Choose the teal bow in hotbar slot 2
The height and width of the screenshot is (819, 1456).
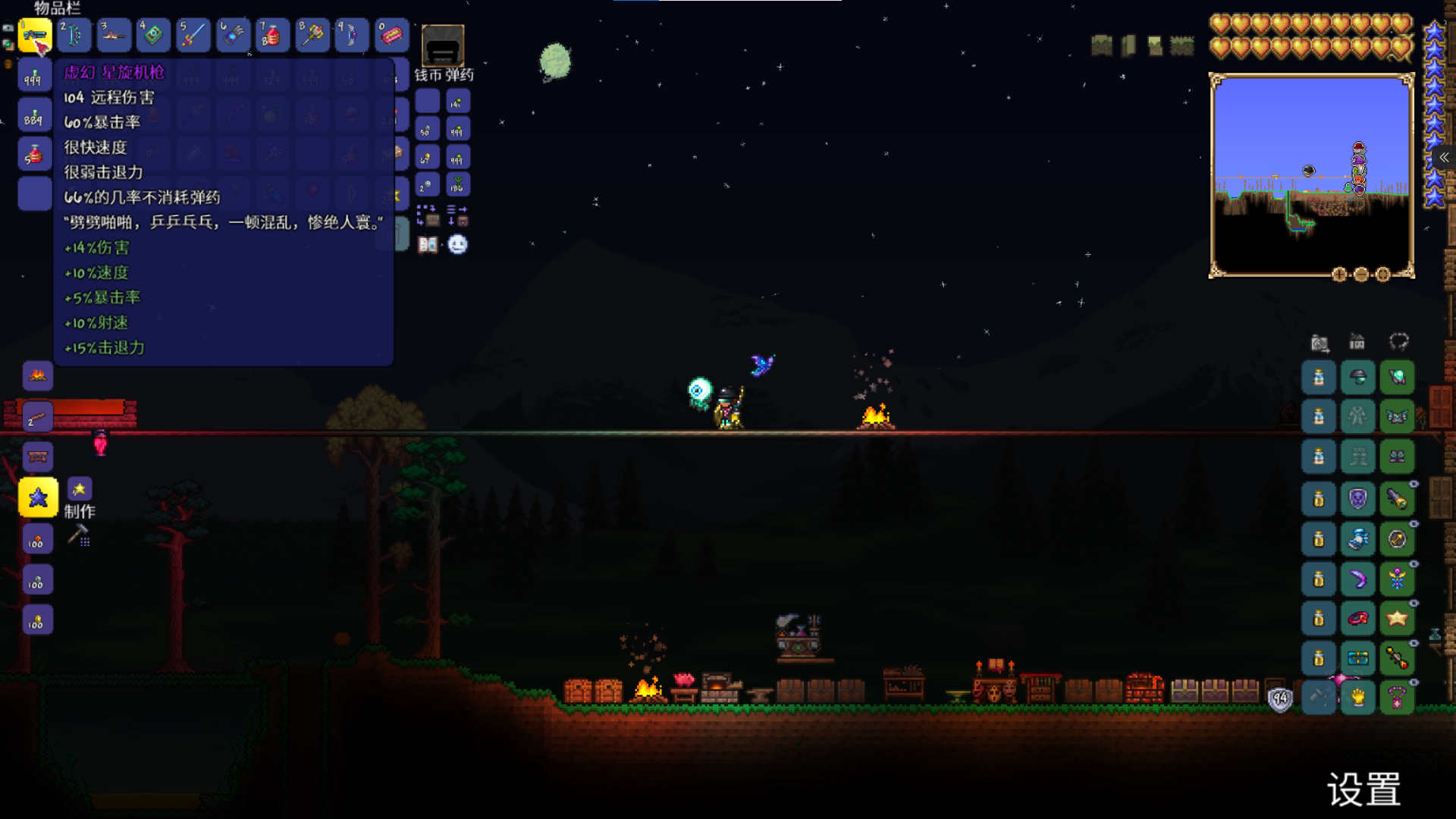click(74, 36)
